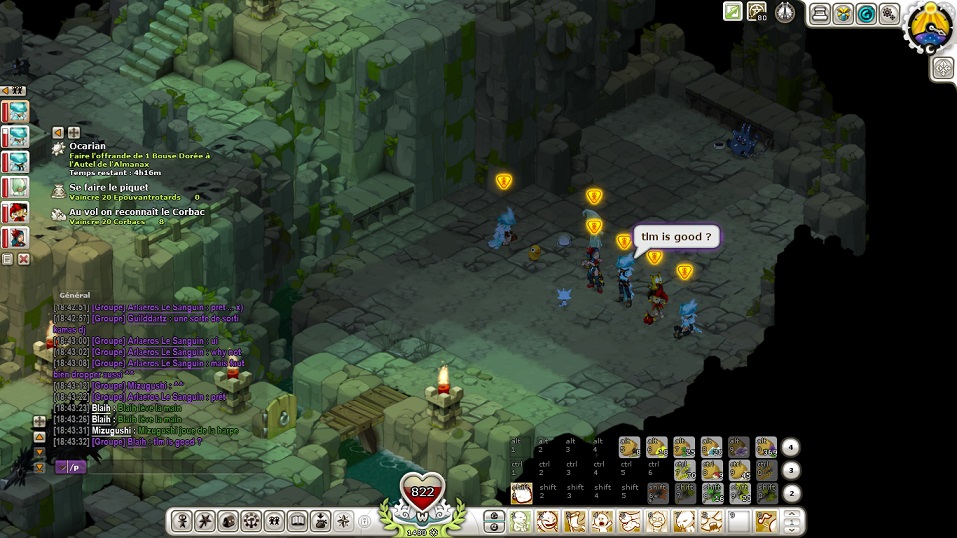The width and height of the screenshot is (957, 538).
Task: Collapse the quest tracker with left arrow
Action: (58, 132)
